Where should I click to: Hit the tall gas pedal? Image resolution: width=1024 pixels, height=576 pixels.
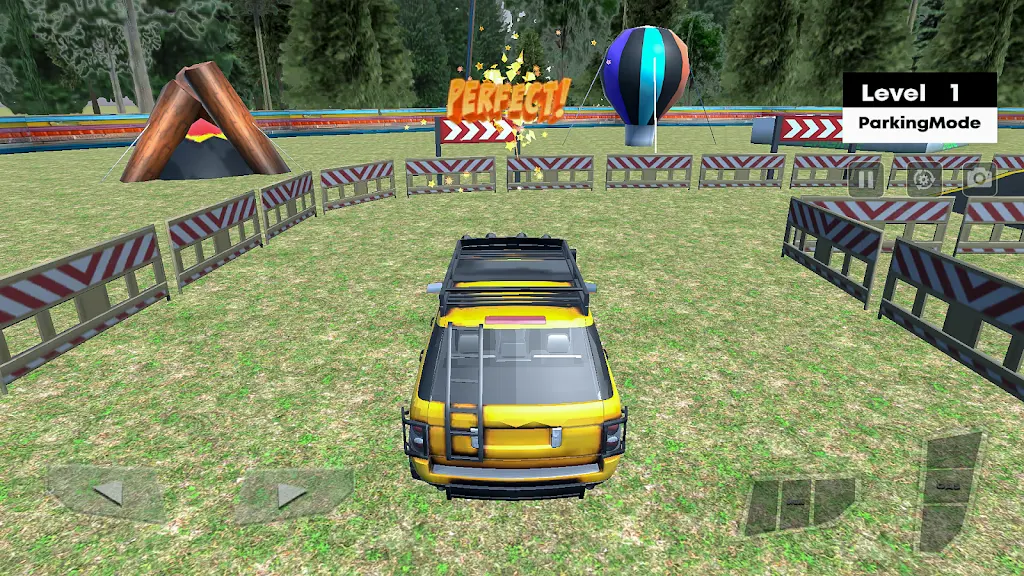coord(949,489)
